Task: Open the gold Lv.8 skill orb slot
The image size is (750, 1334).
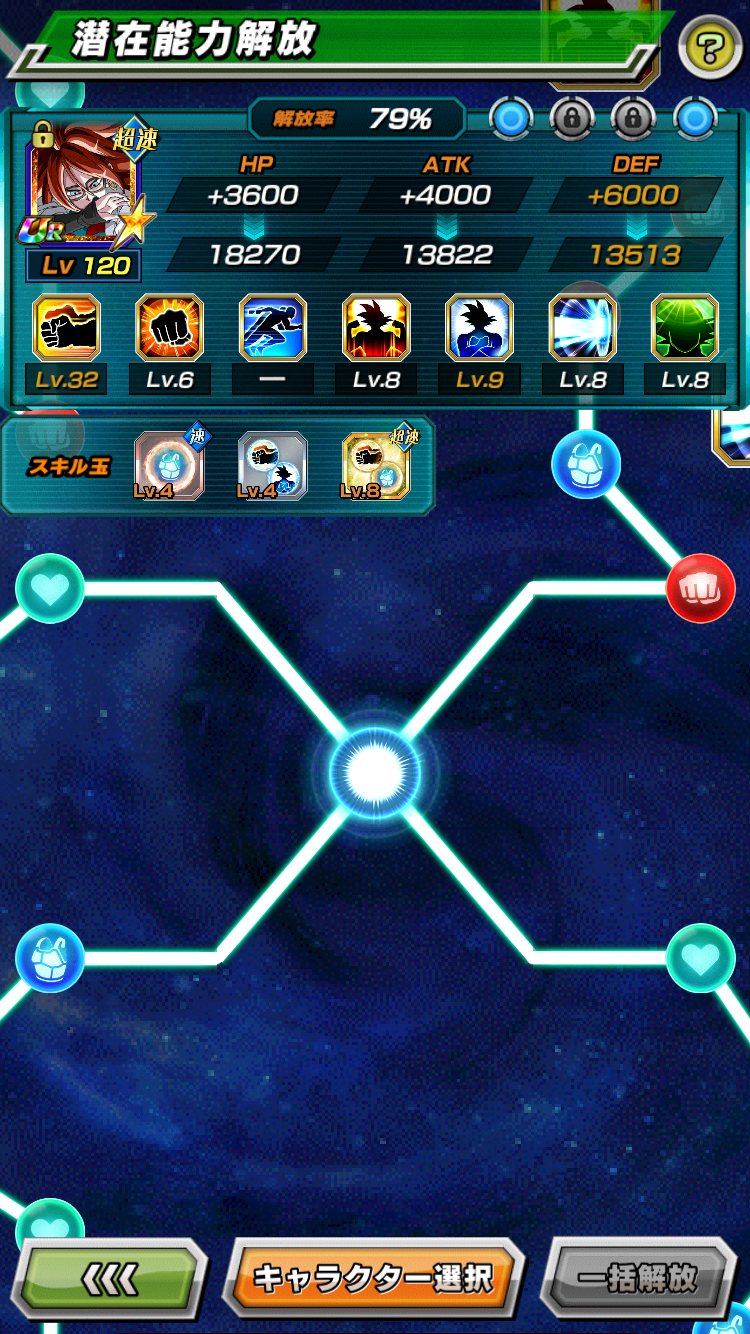Action: tap(375, 465)
